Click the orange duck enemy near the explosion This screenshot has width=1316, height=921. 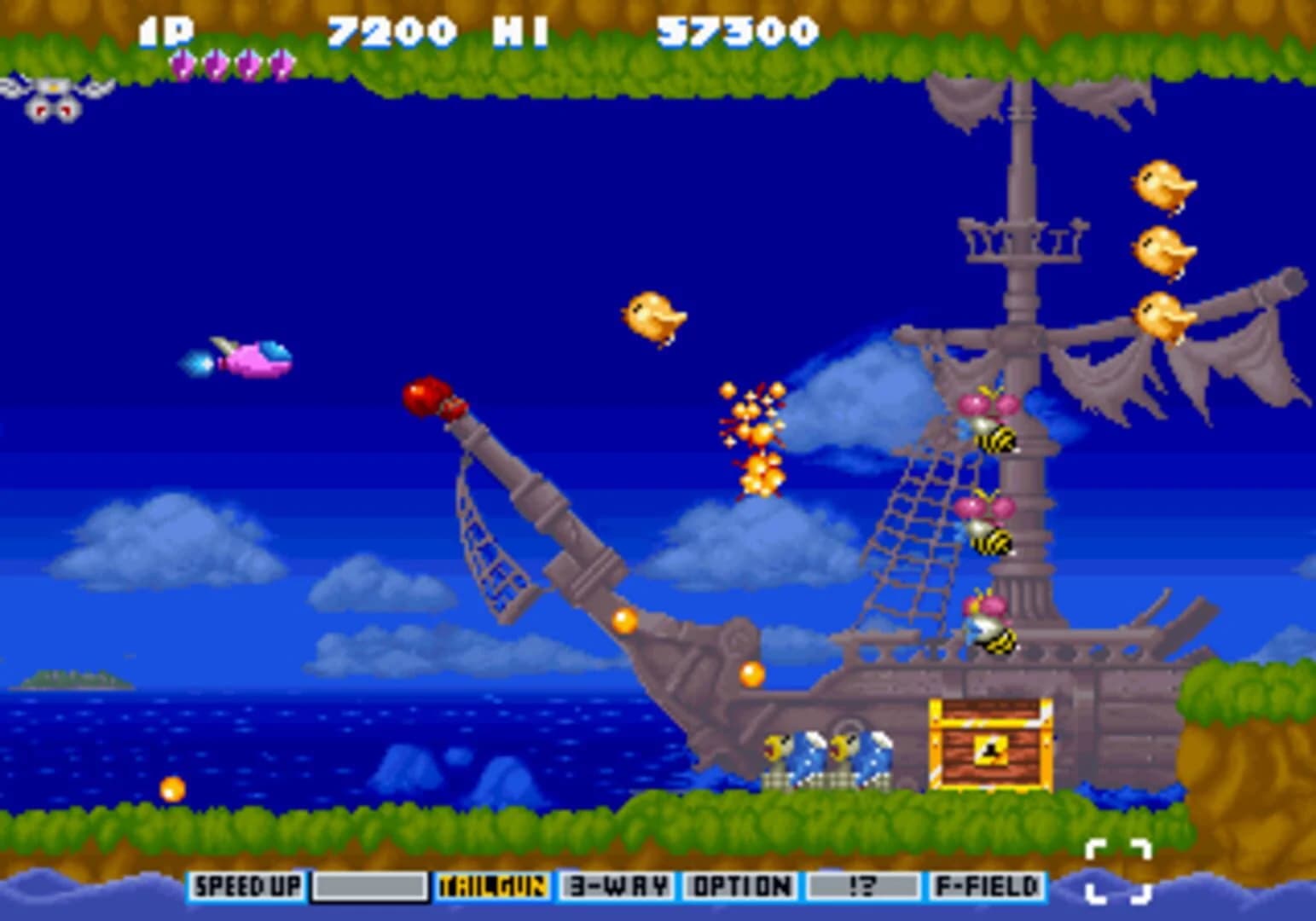tap(652, 316)
